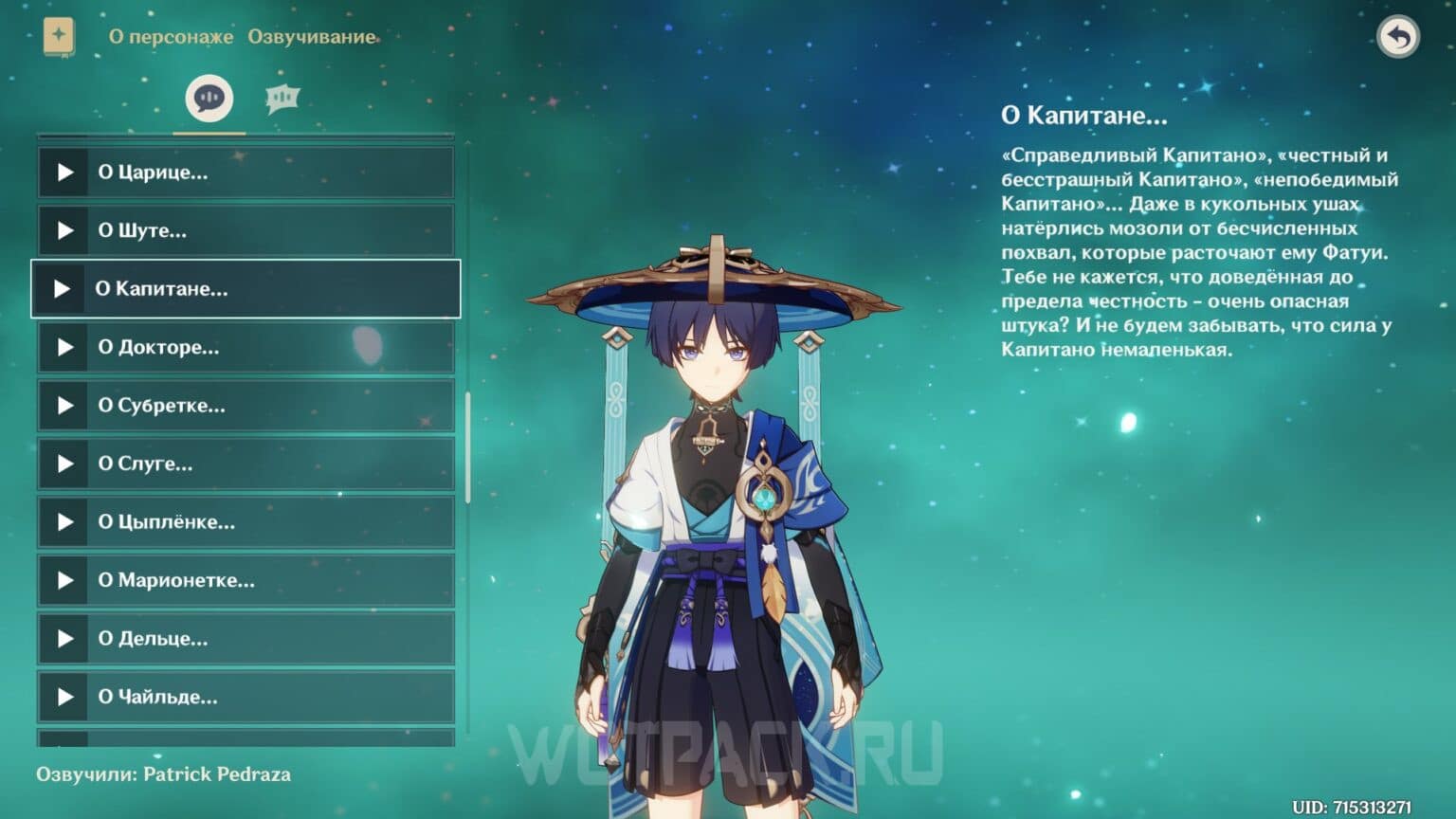Play the О Дельце voice line
The image size is (1456, 819).
[64, 639]
